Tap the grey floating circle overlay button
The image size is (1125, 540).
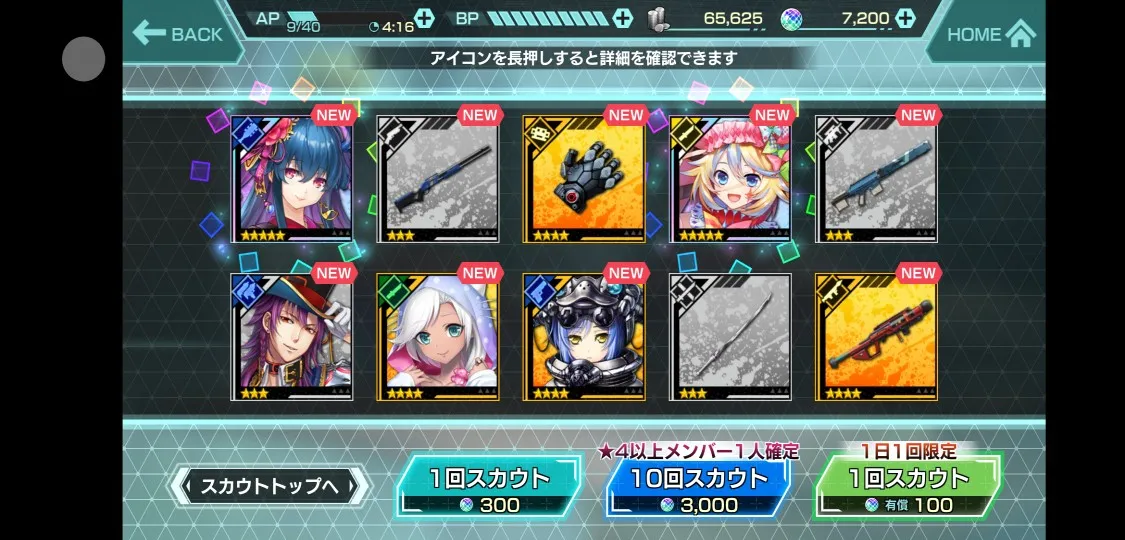tap(84, 59)
